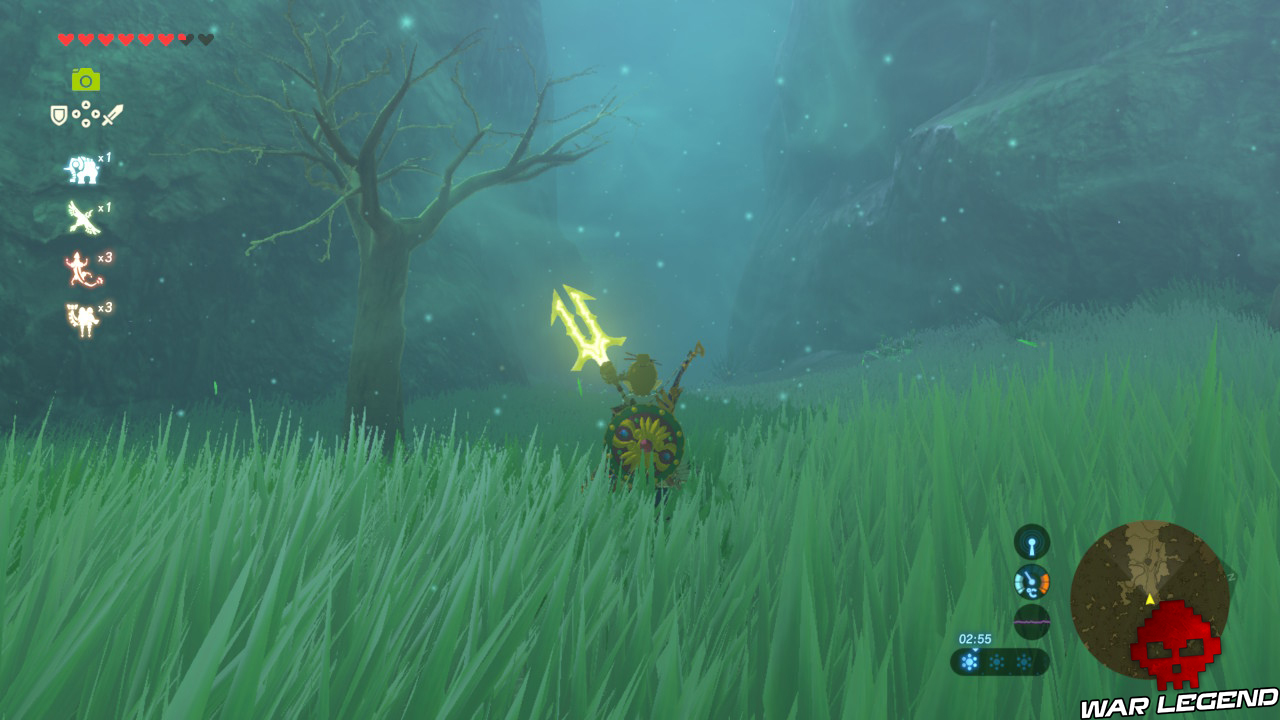Click the highlighted first snowflake on gauge

coord(970,662)
